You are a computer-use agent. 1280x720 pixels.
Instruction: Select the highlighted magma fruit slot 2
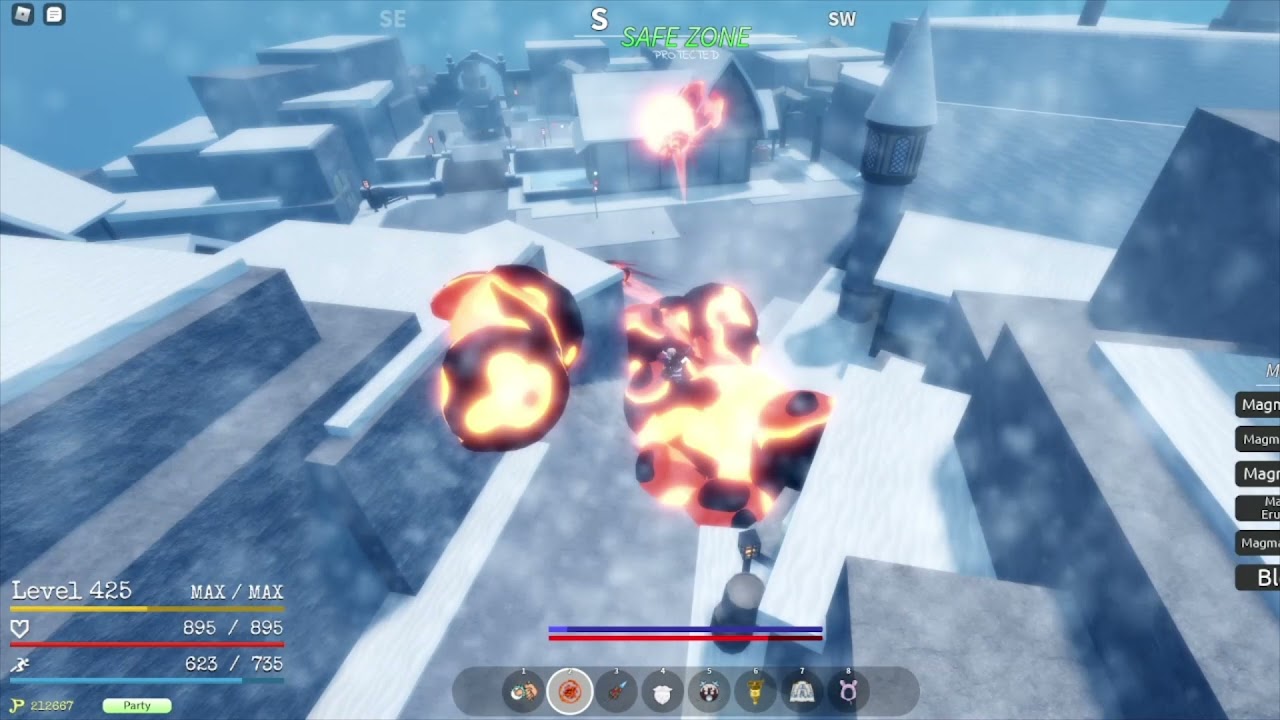click(569, 691)
